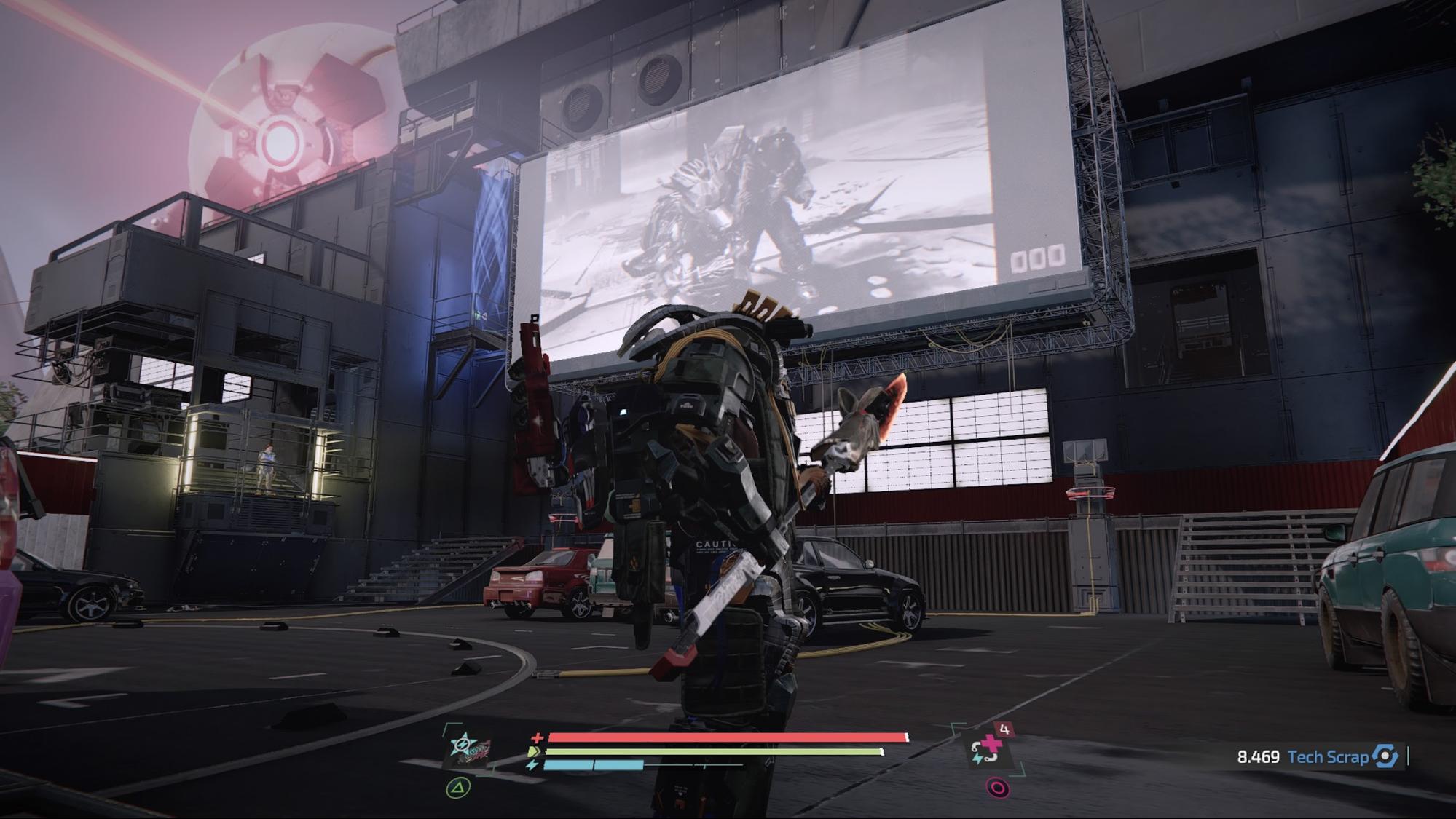Click the health cross icon on the HUD
This screenshot has width=1456, height=819.
pos(538,737)
